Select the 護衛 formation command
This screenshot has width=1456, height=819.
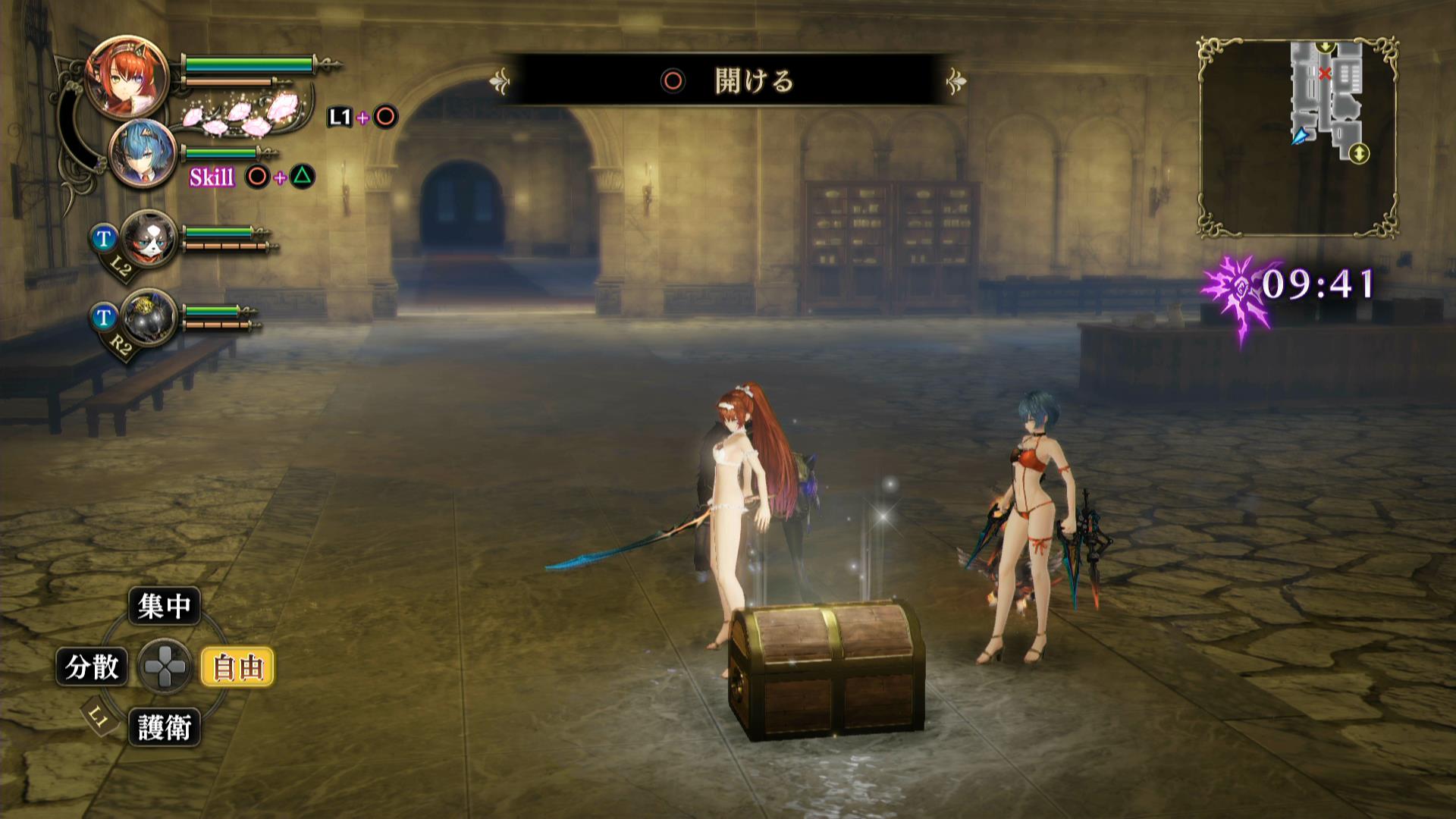(165, 728)
